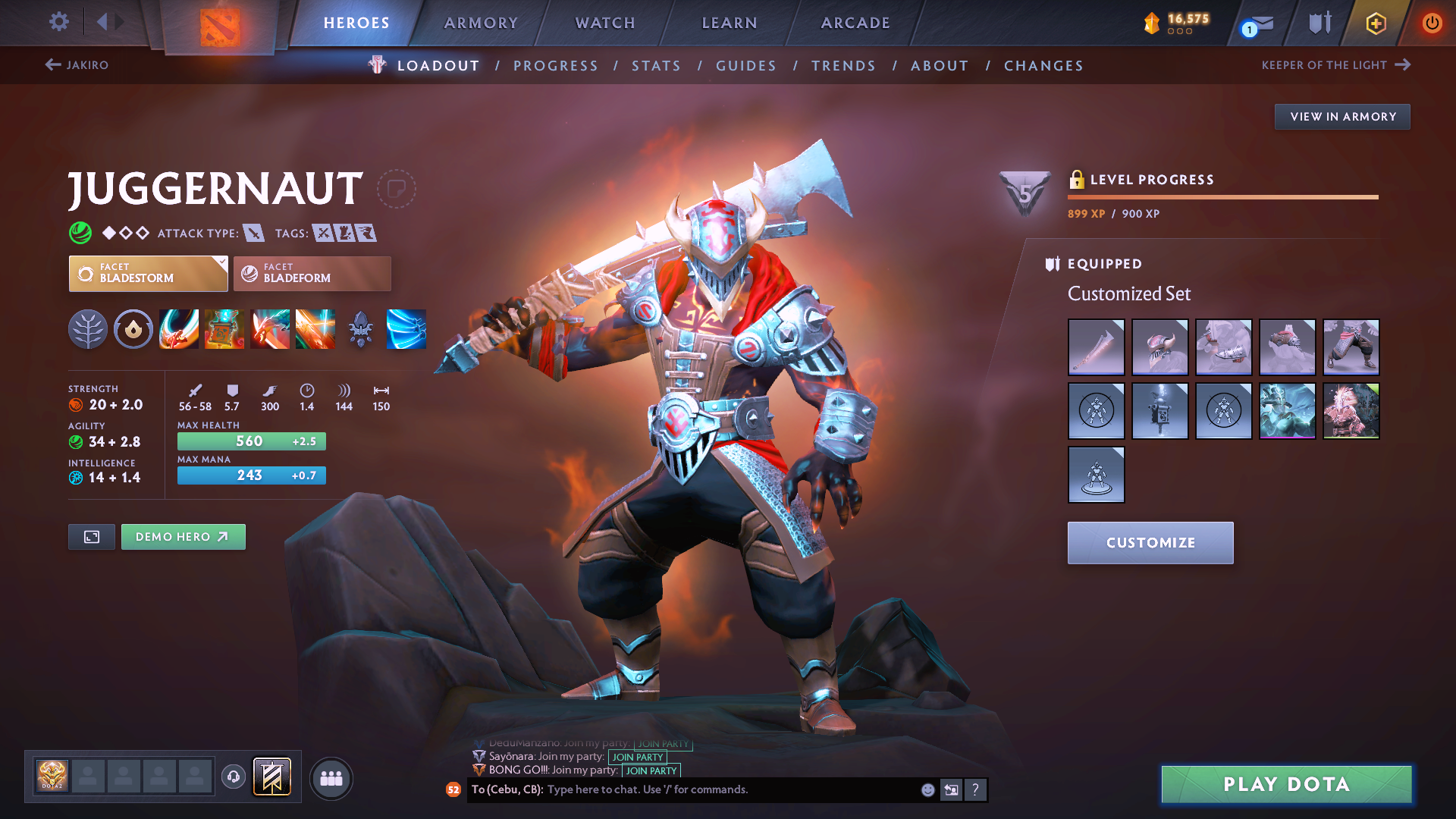Click Juggernaut's innate ability icon
This screenshot has width=1456, height=819.
coord(133,329)
